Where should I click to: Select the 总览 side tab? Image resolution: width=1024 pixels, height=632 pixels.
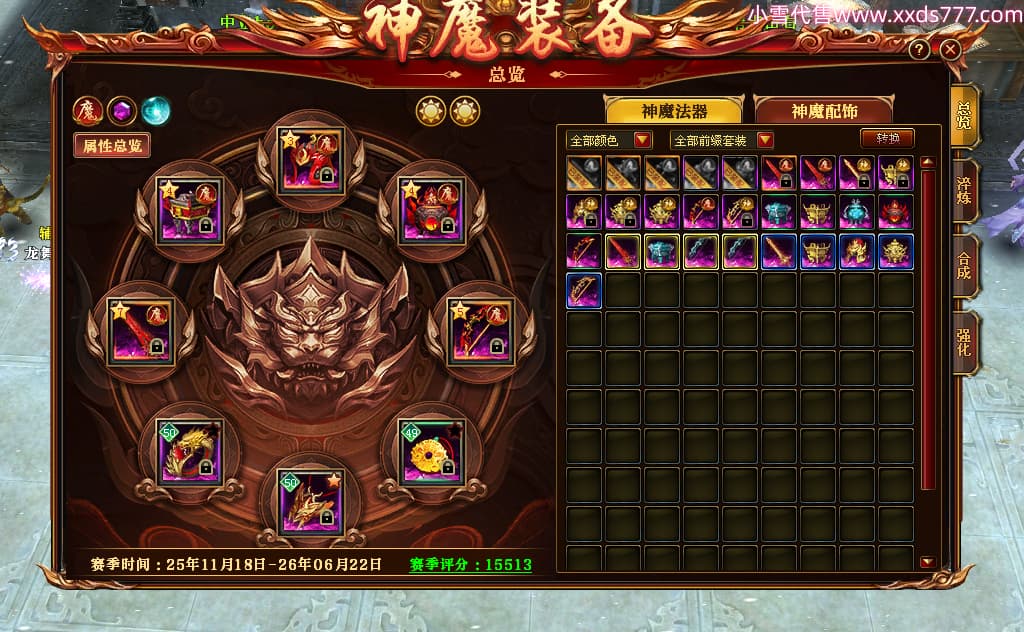[x=964, y=115]
